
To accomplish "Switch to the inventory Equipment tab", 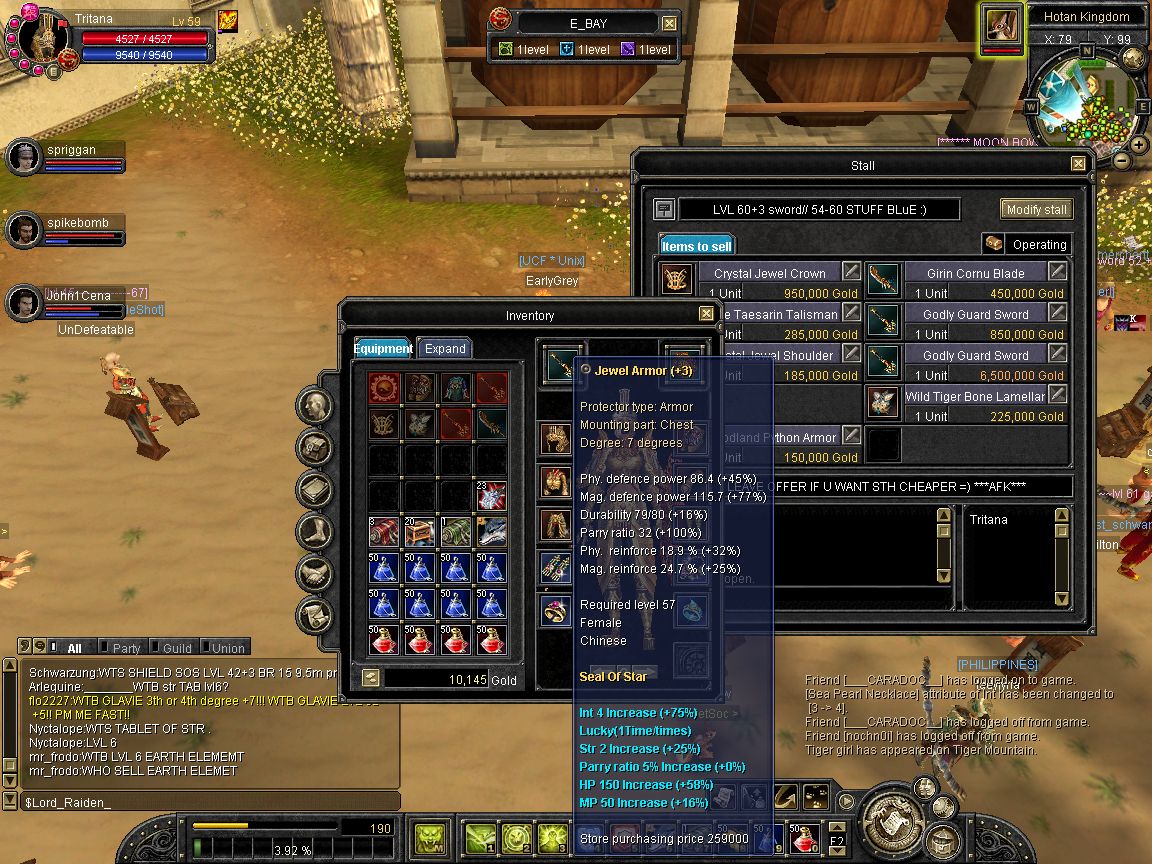I will [383, 349].
